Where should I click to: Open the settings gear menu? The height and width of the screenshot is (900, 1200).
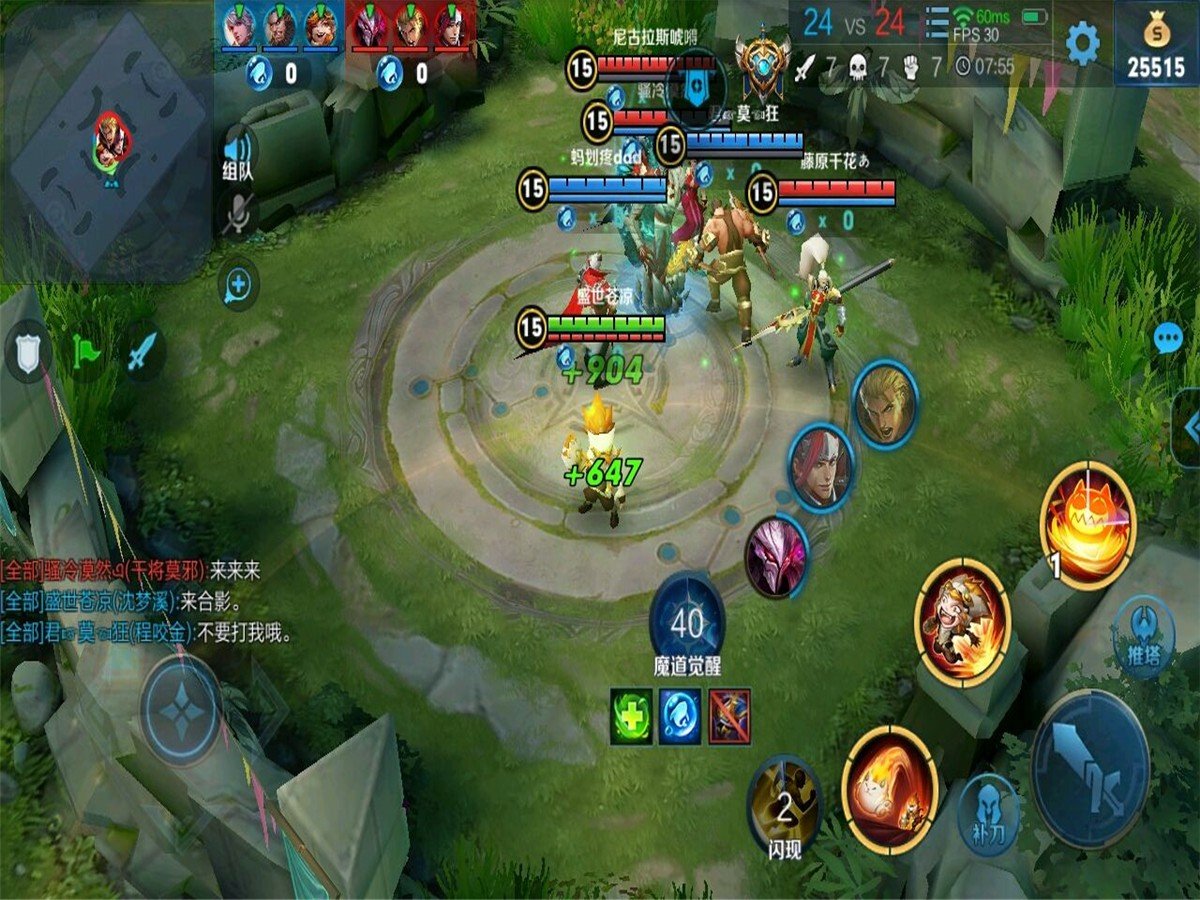pos(1082,44)
